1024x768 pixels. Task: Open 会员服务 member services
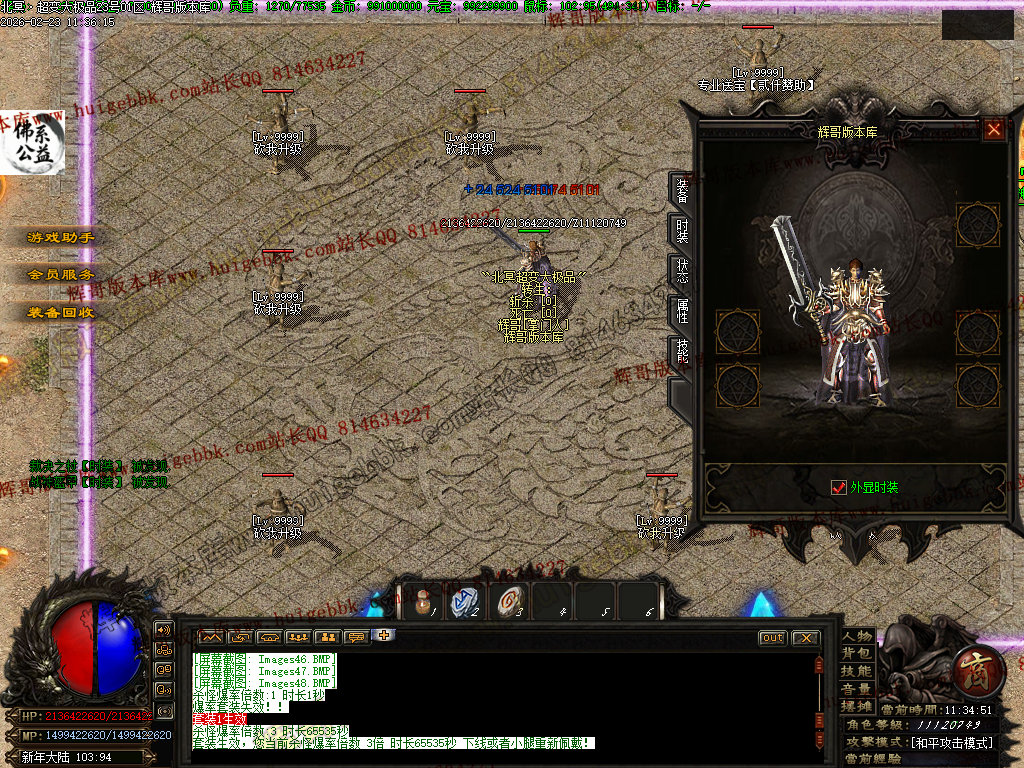click(61, 275)
